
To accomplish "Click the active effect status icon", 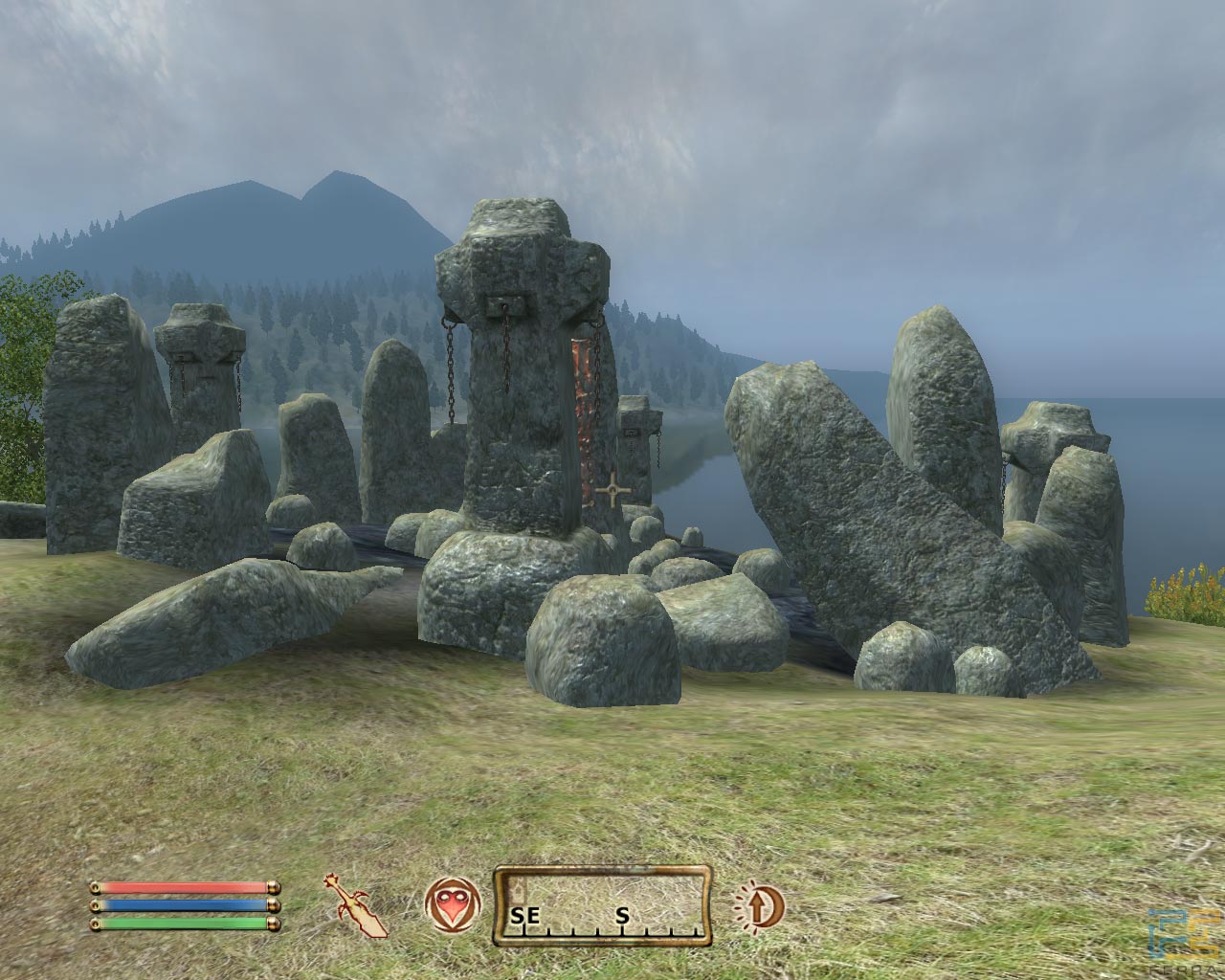I will click(759, 905).
